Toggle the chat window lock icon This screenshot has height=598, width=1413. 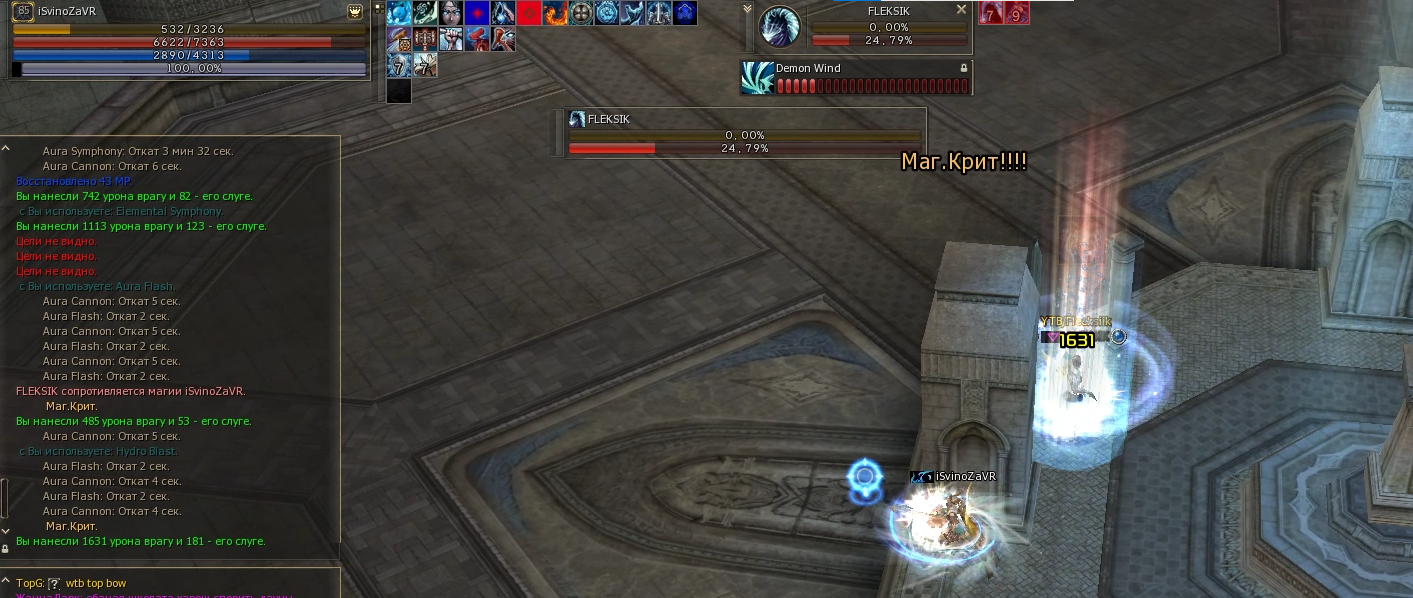click(5, 548)
